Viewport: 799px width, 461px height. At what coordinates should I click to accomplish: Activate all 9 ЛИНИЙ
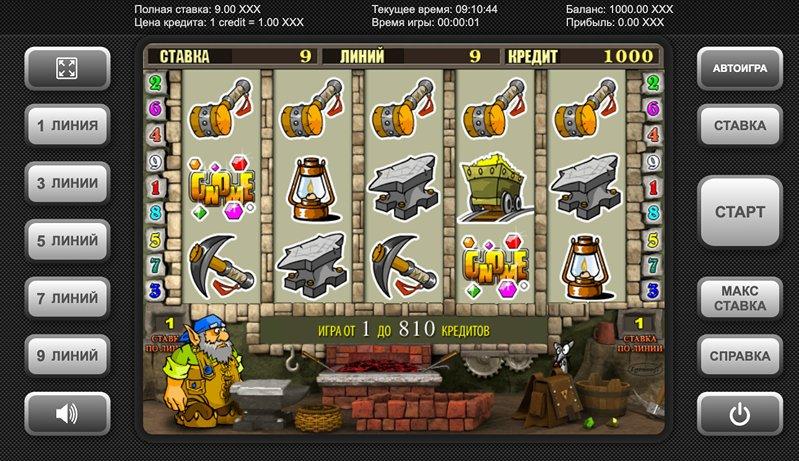pos(67,355)
